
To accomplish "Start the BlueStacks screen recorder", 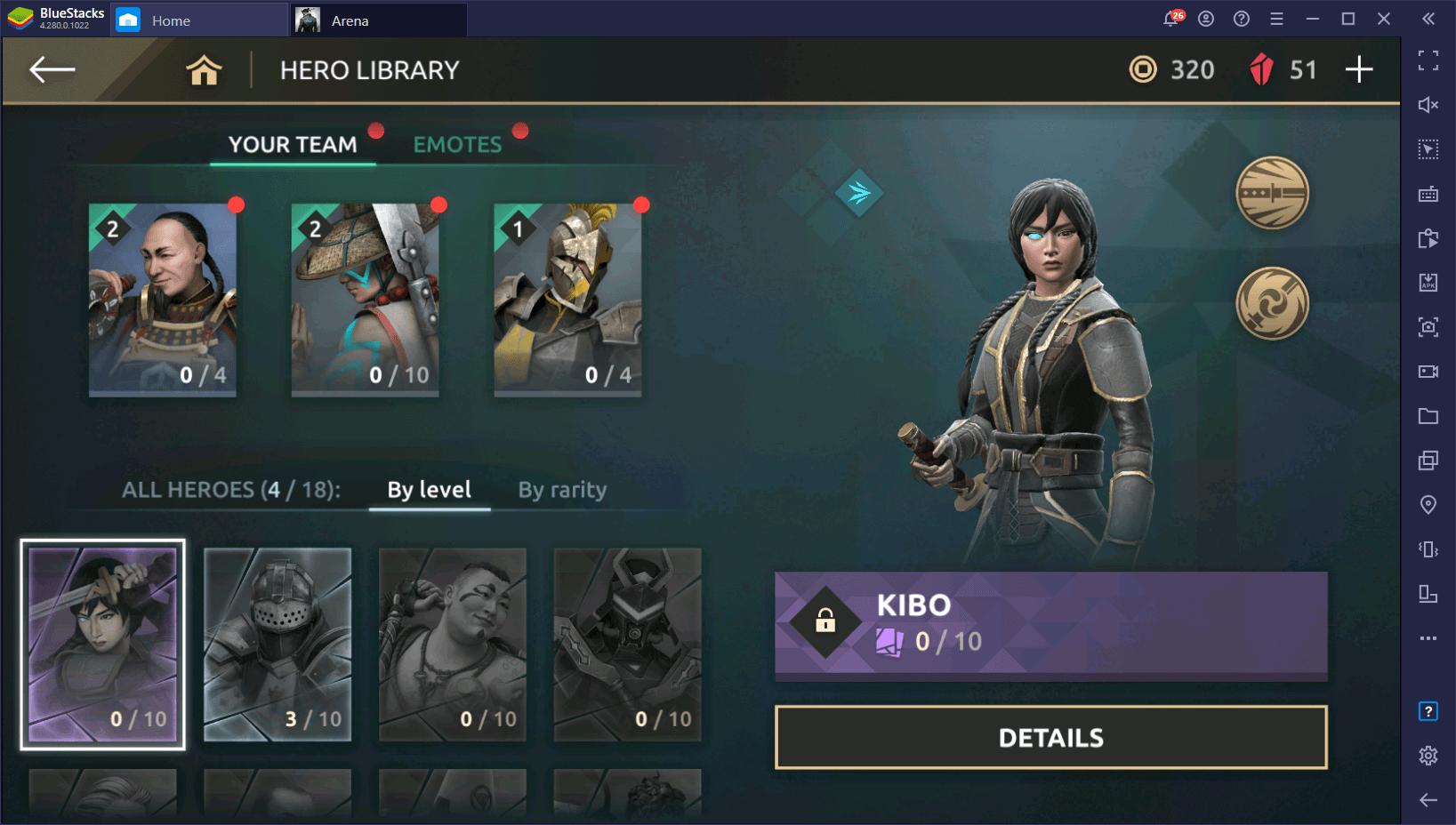I will 1428,372.
